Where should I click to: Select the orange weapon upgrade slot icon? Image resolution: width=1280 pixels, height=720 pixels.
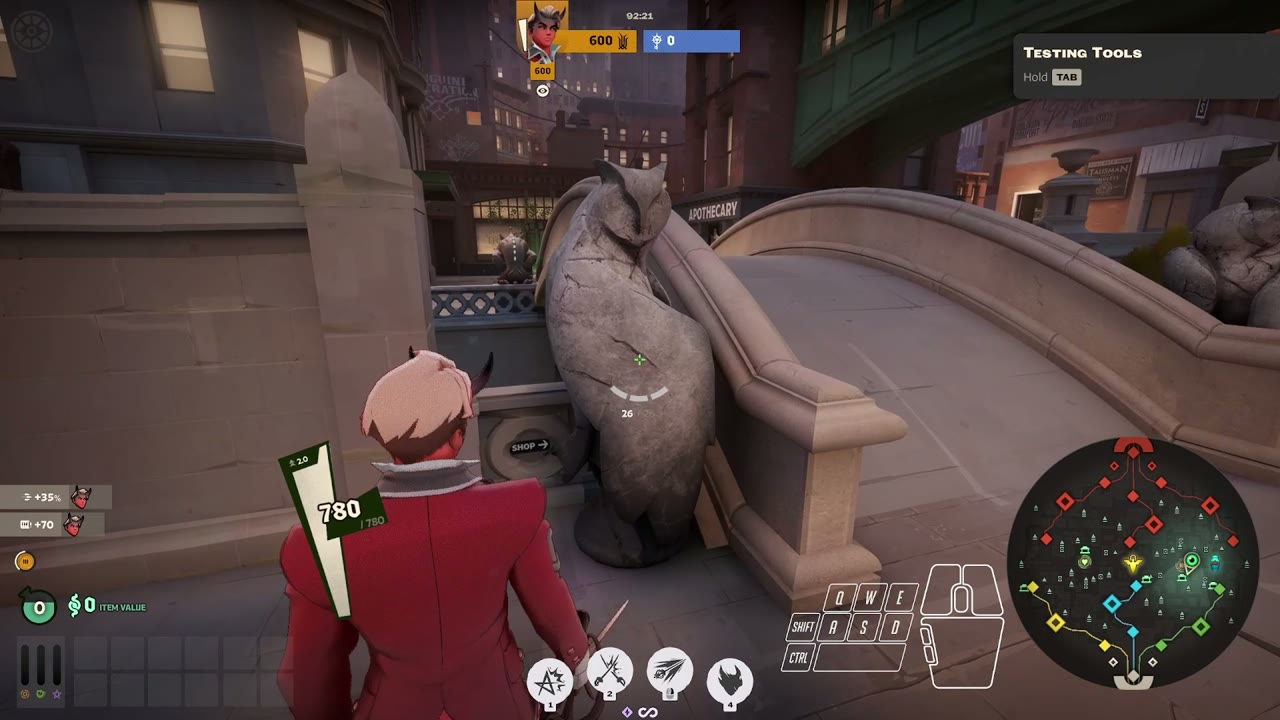point(24,695)
